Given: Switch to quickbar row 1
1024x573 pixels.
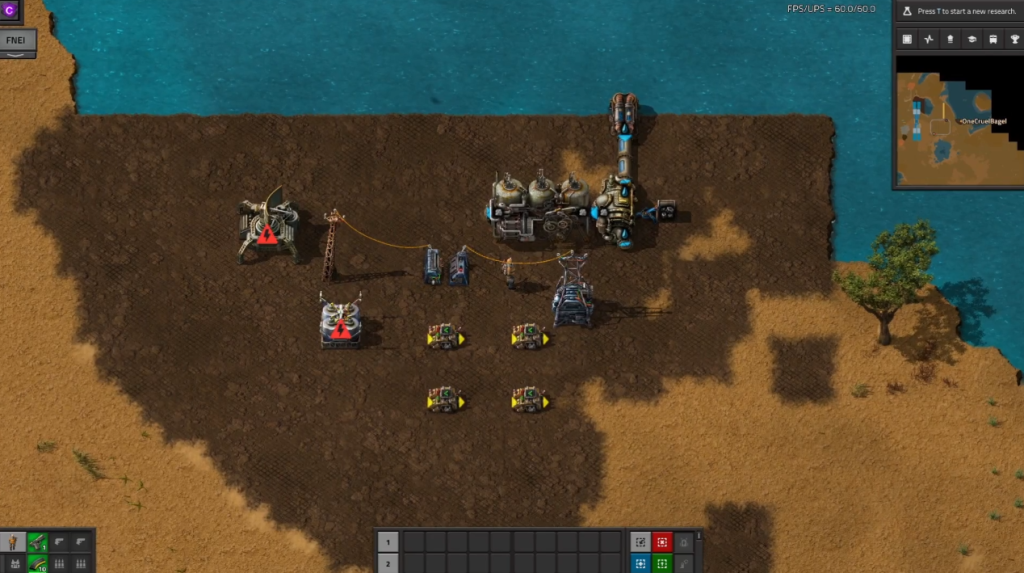Looking at the screenshot, I should pos(388,542).
